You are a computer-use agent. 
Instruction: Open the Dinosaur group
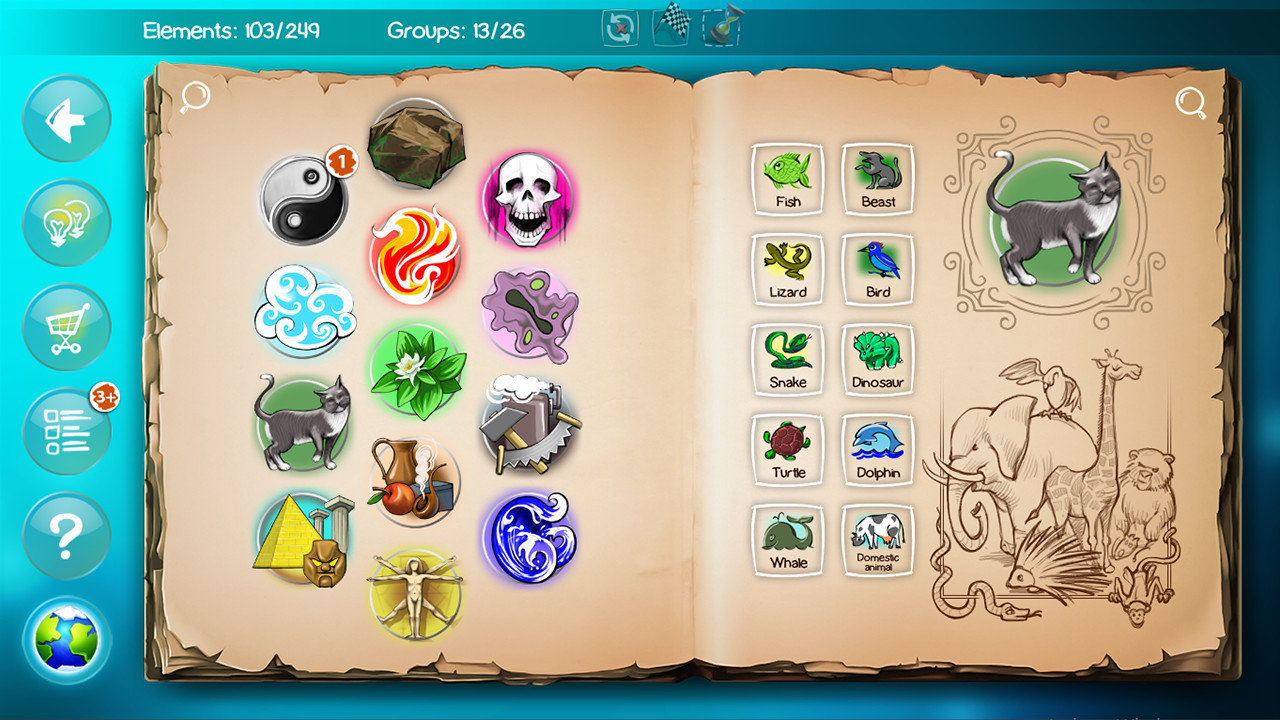pyautogui.click(x=877, y=359)
